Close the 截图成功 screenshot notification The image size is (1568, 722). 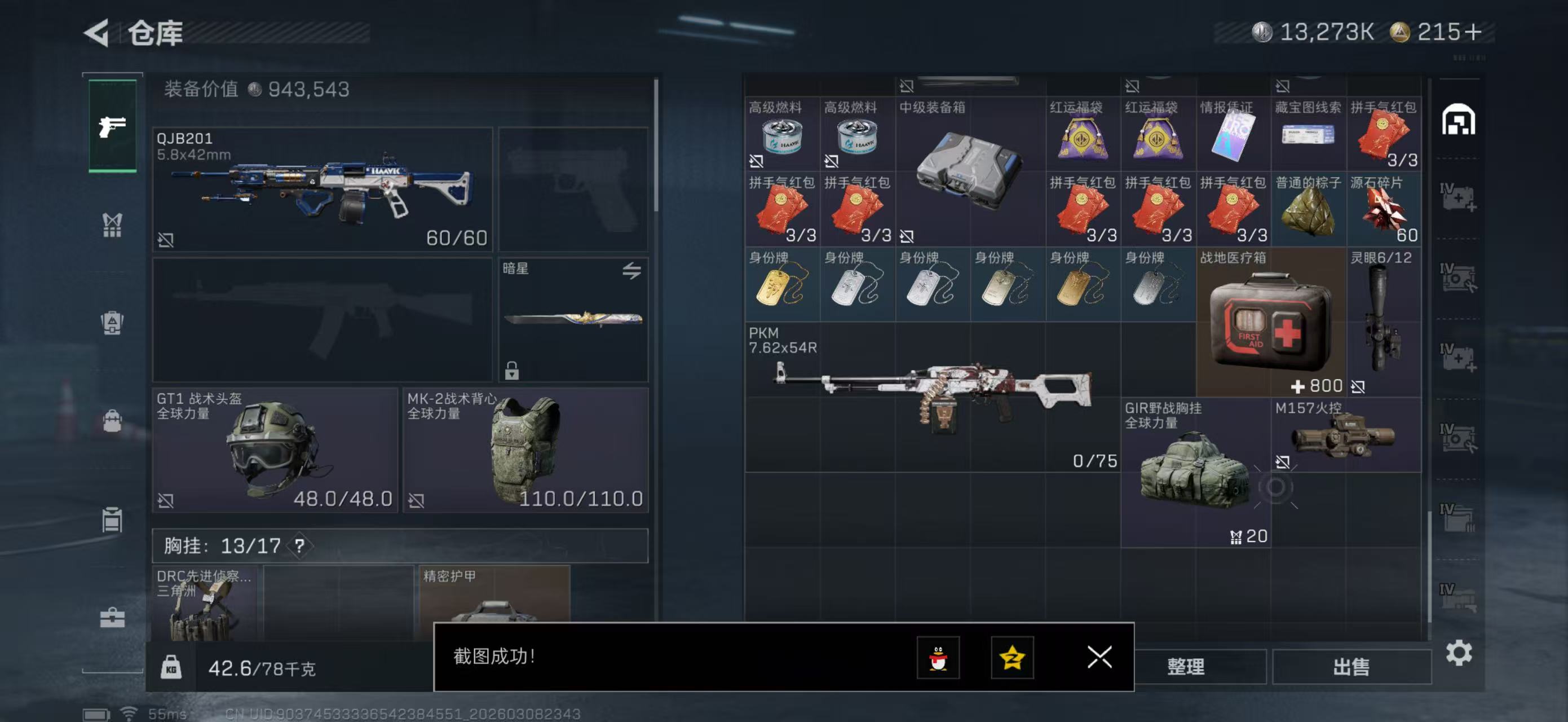click(x=1099, y=658)
